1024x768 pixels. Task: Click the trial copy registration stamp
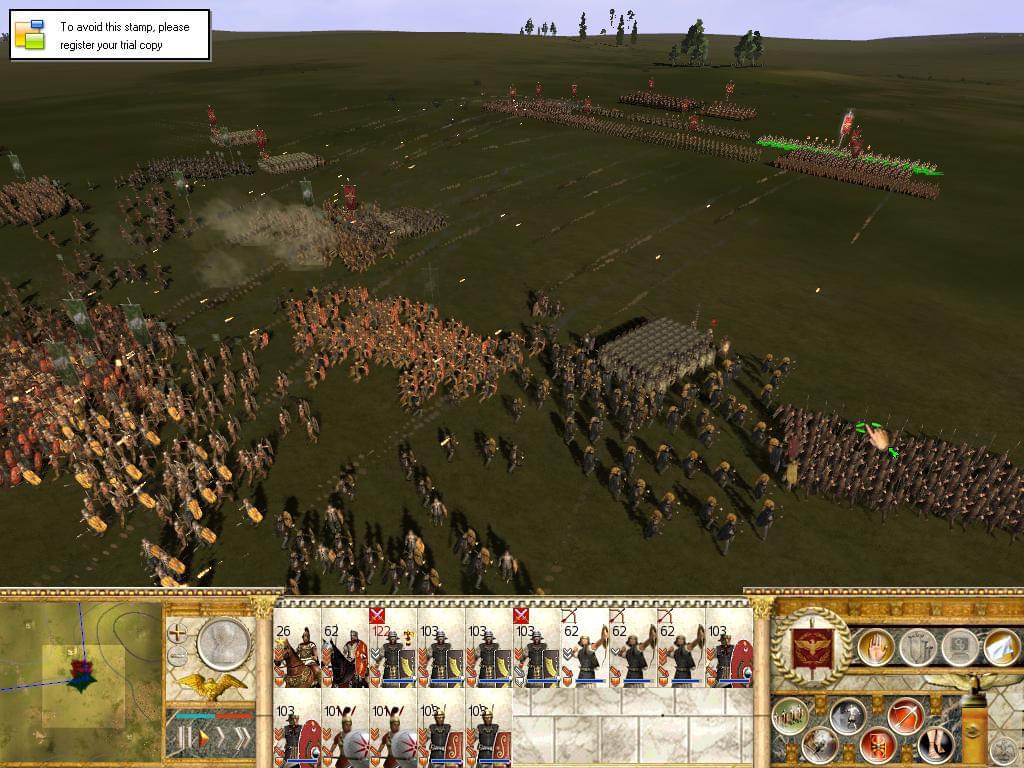coord(110,35)
